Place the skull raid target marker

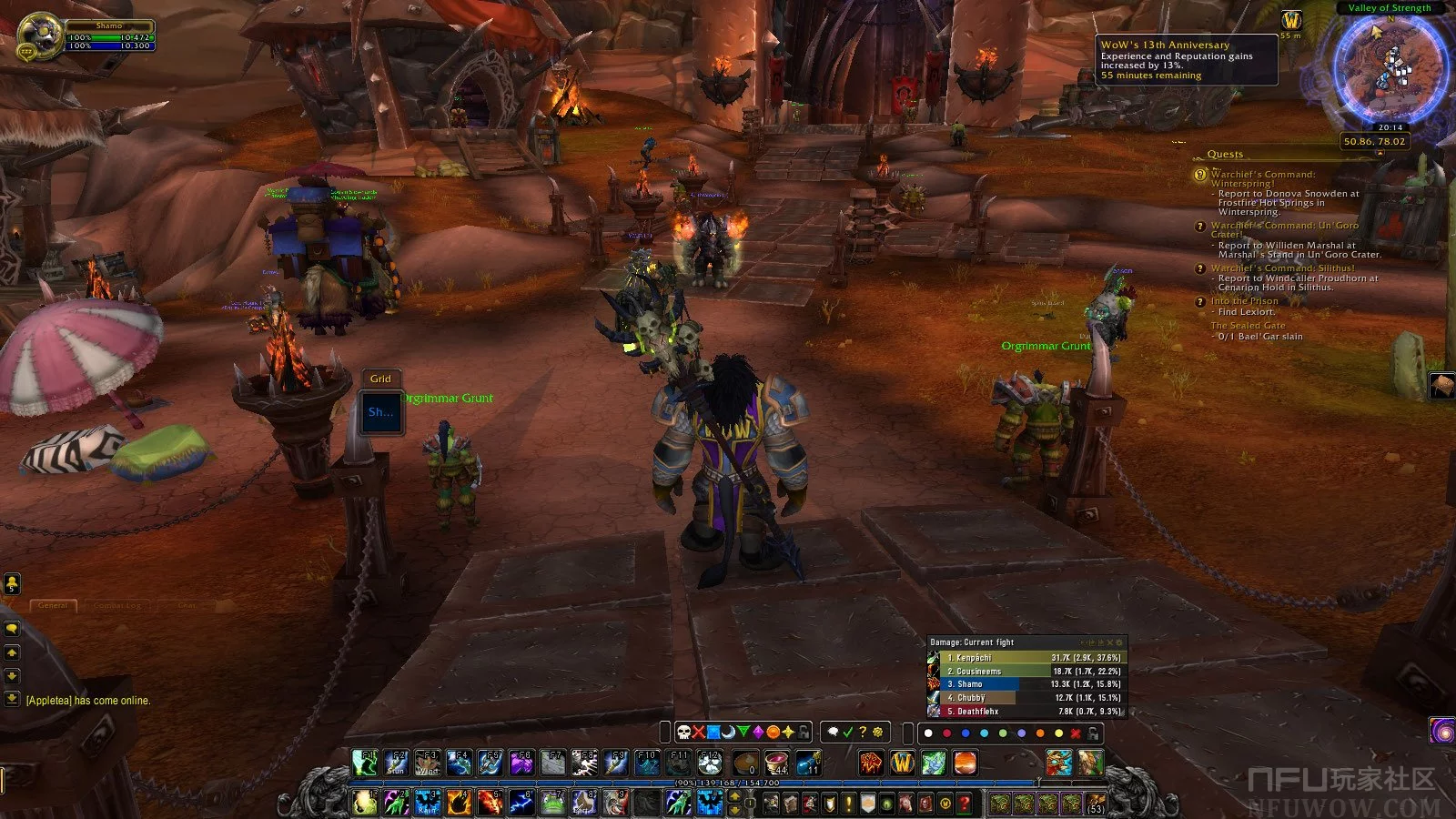683,733
